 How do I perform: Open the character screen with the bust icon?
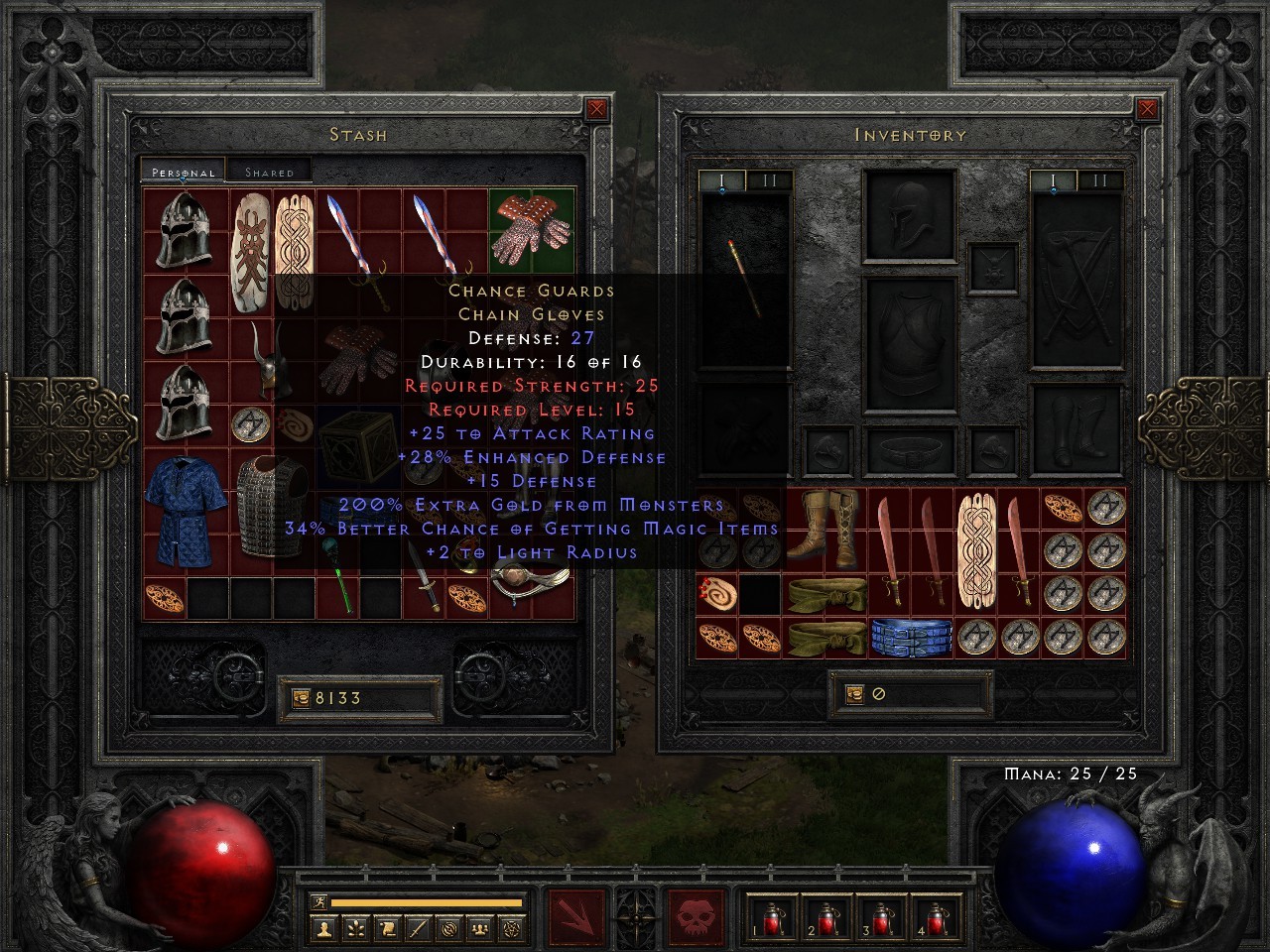click(323, 927)
